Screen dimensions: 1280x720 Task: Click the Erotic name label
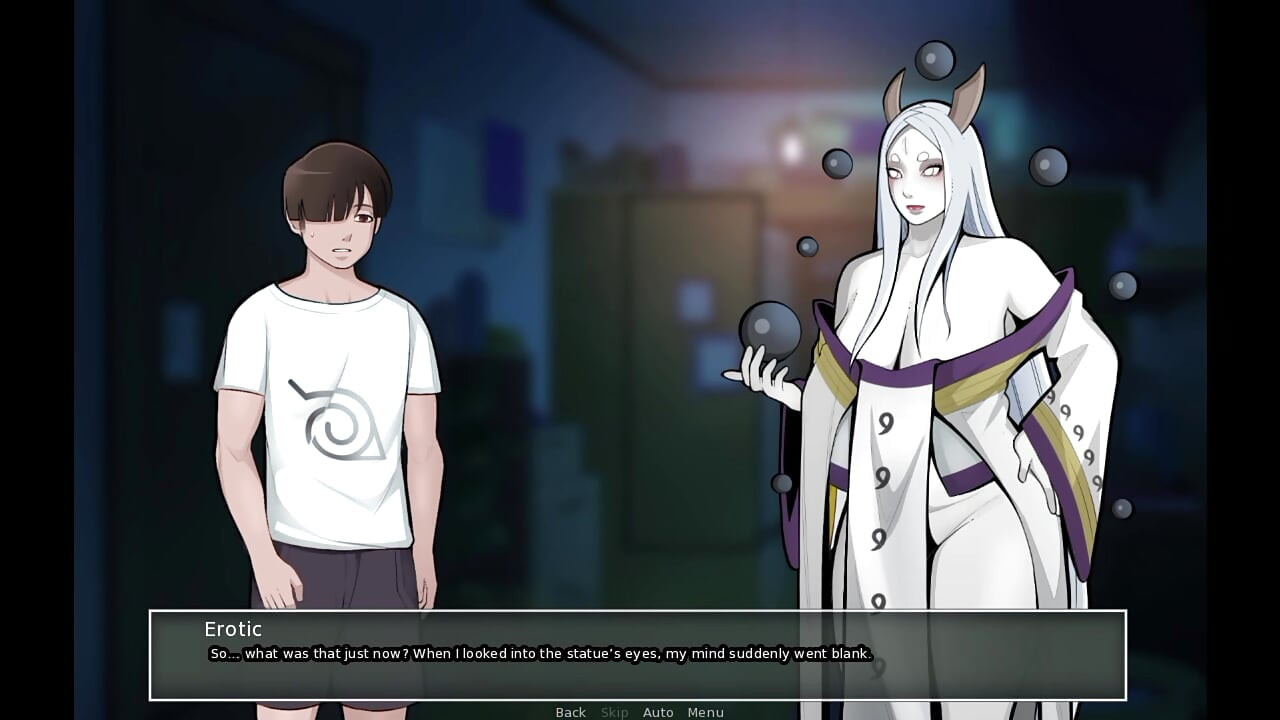(x=232, y=629)
